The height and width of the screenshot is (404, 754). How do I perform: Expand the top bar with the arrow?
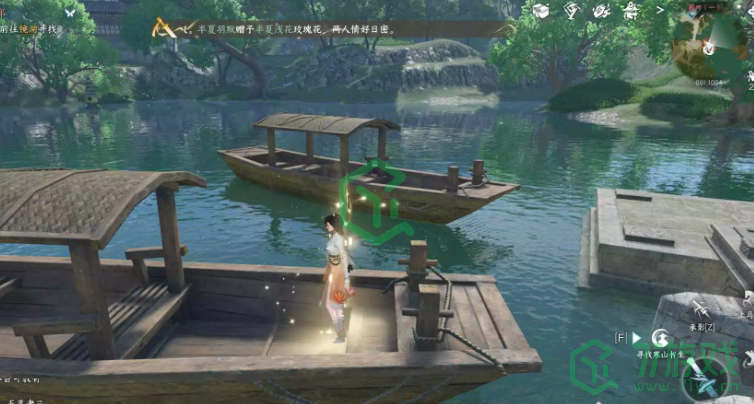657,11
